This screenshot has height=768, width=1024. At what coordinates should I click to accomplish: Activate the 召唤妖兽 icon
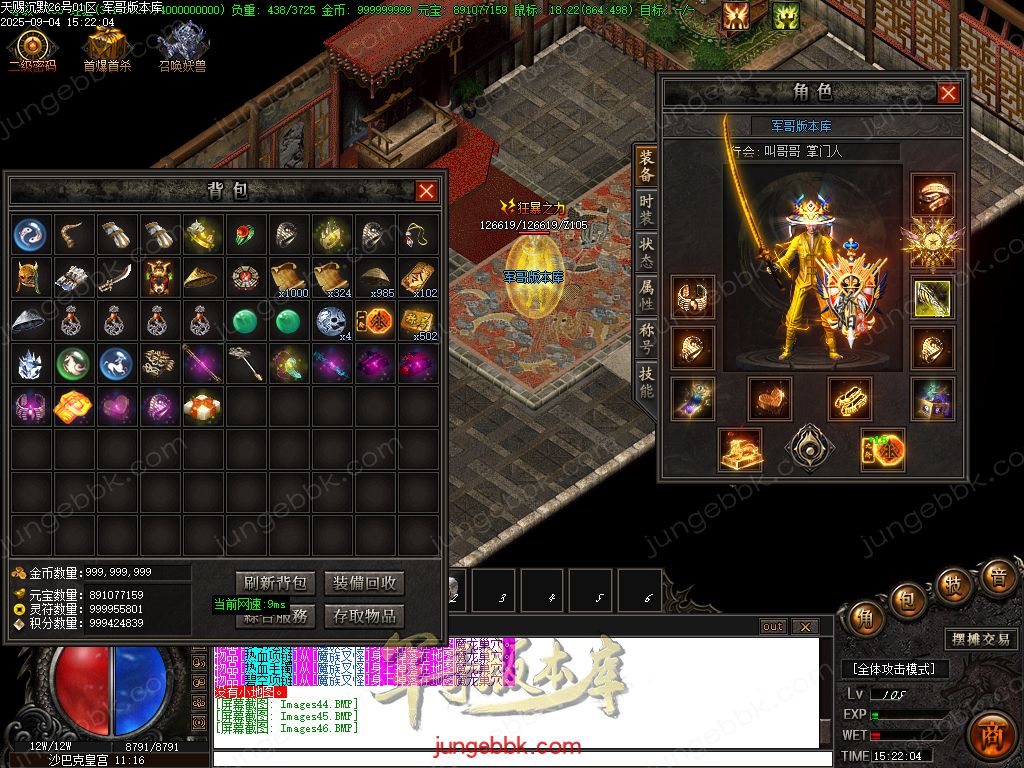(x=181, y=49)
